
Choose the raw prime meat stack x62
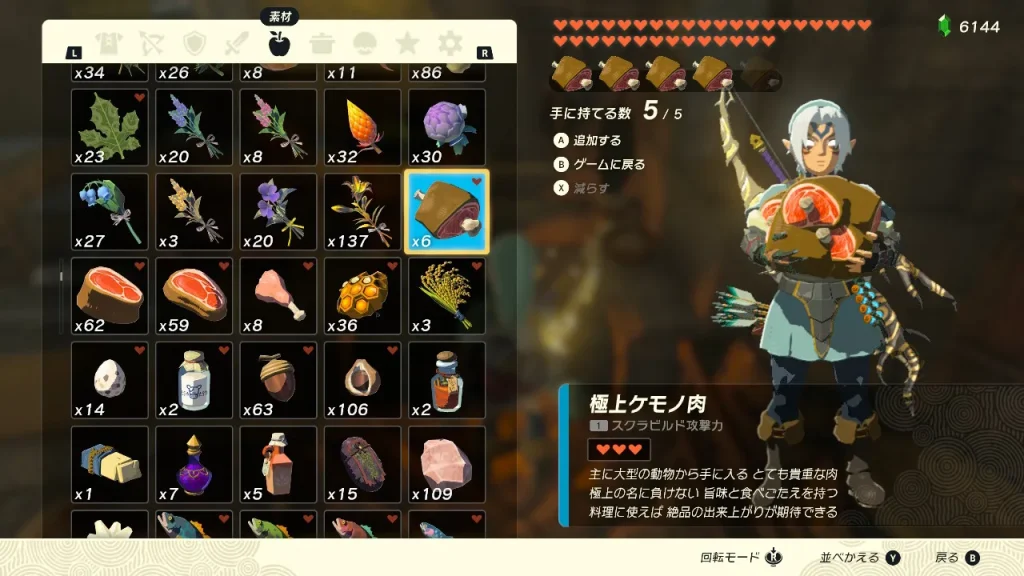click(x=110, y=295)
